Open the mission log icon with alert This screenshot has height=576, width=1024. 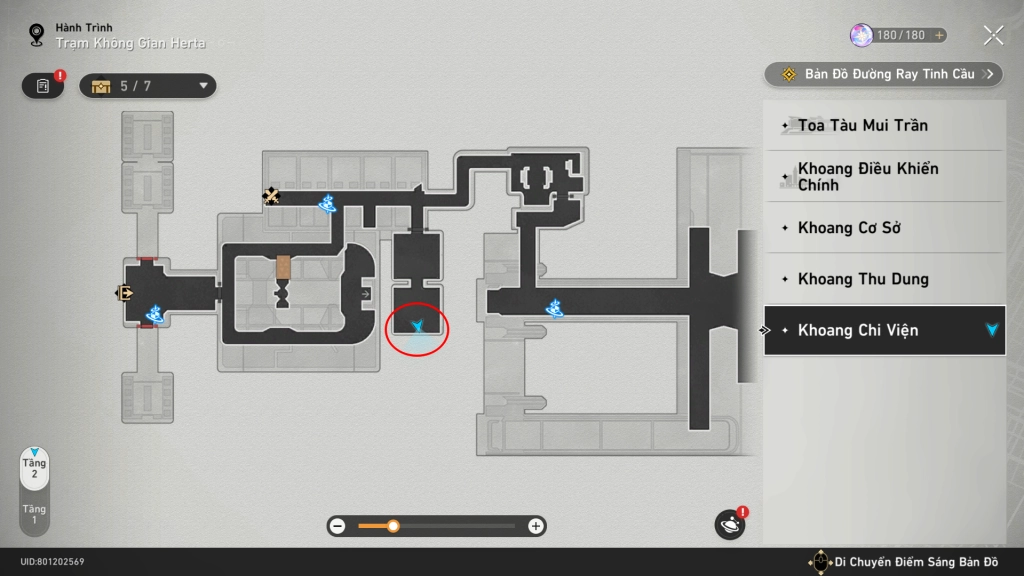(43, 86)
